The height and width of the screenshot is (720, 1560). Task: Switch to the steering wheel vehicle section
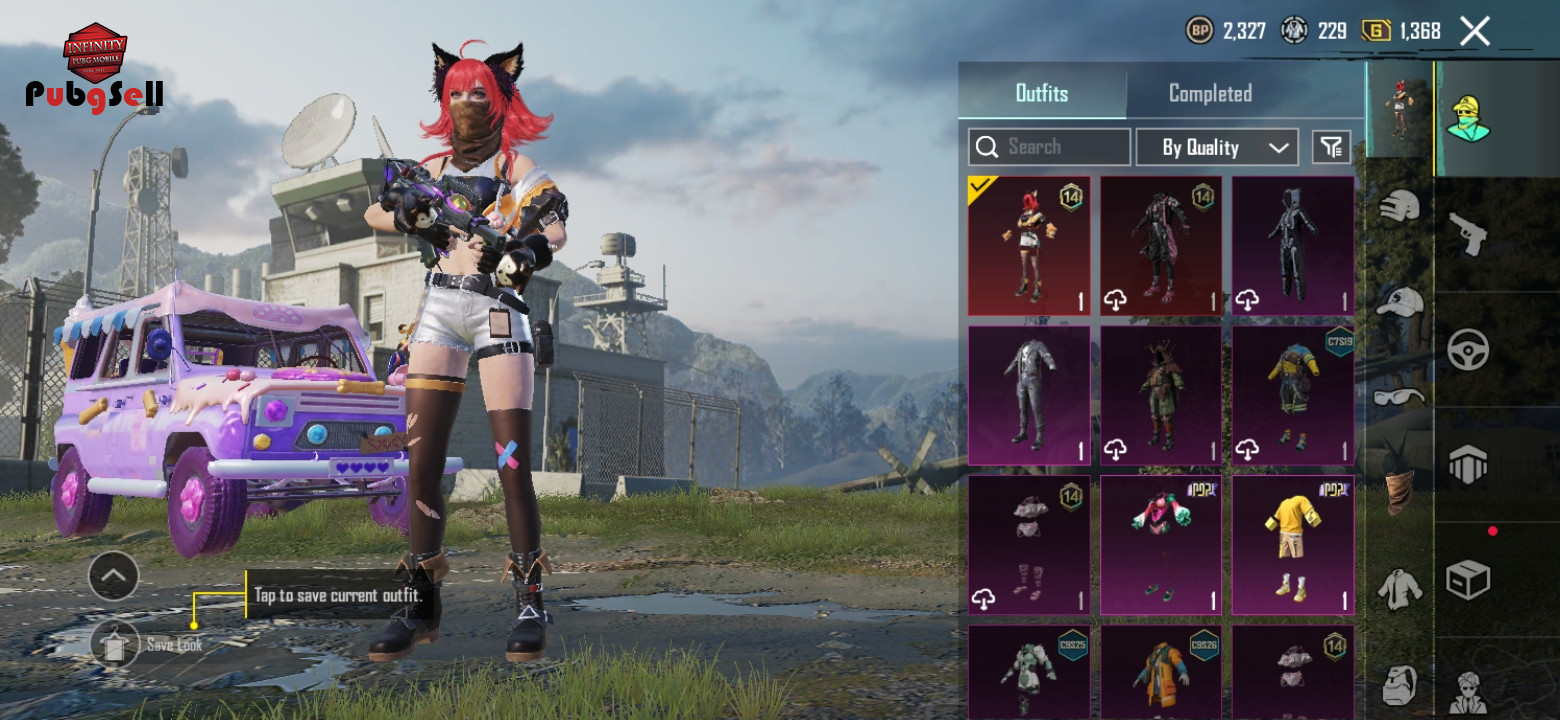point(1468,350)
